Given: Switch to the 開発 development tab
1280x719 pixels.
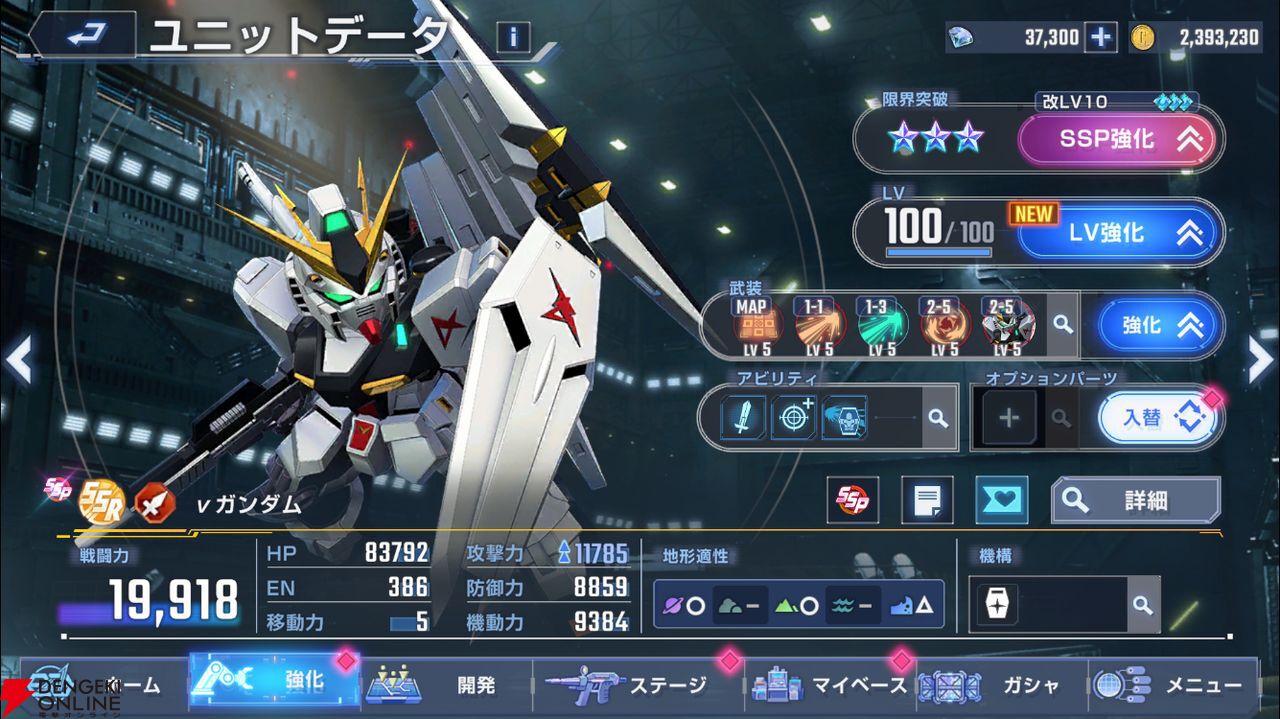Looking at the screenshot, I should (445, 685).
